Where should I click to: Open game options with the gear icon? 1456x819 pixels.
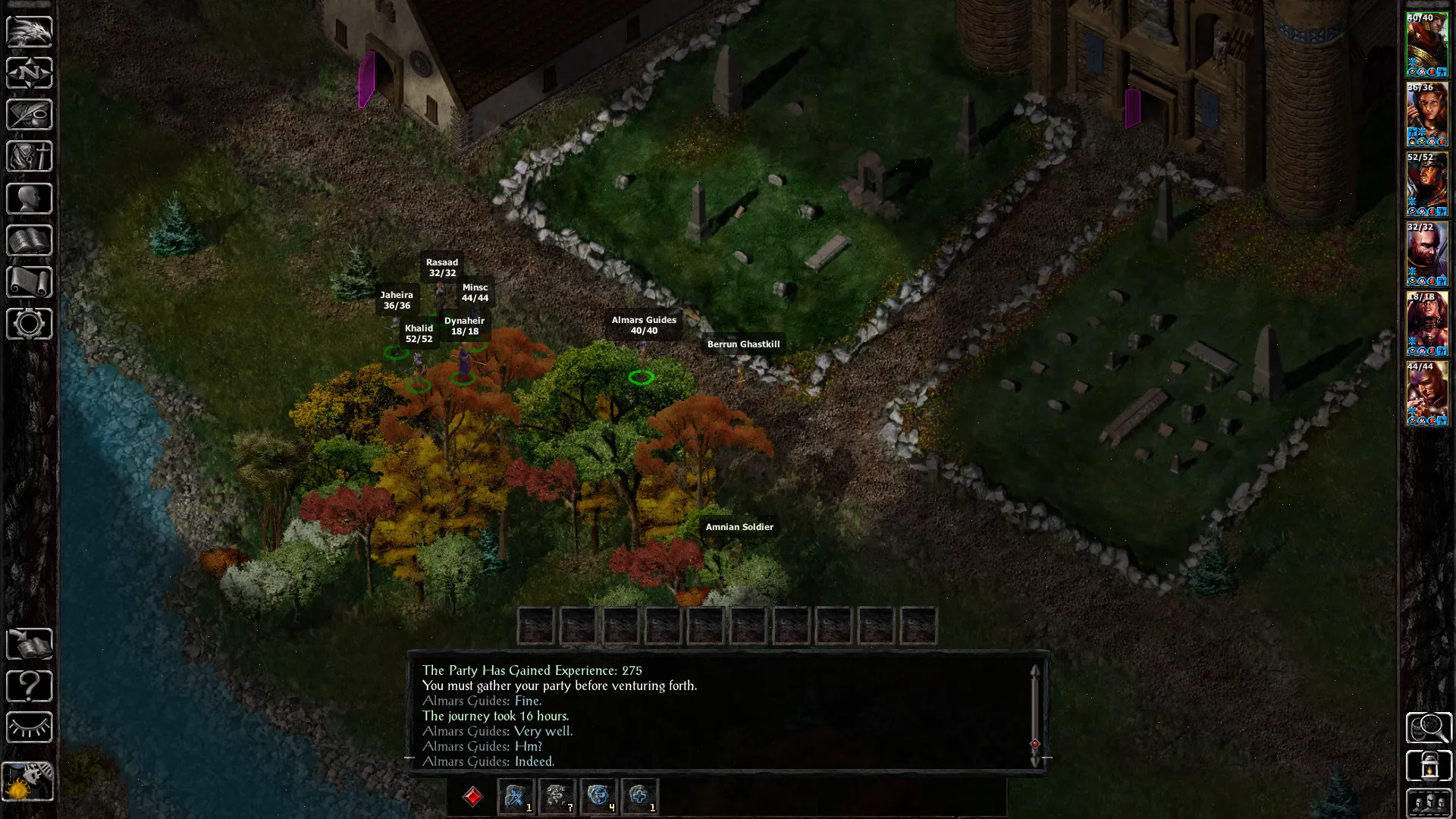coord(30,324)
